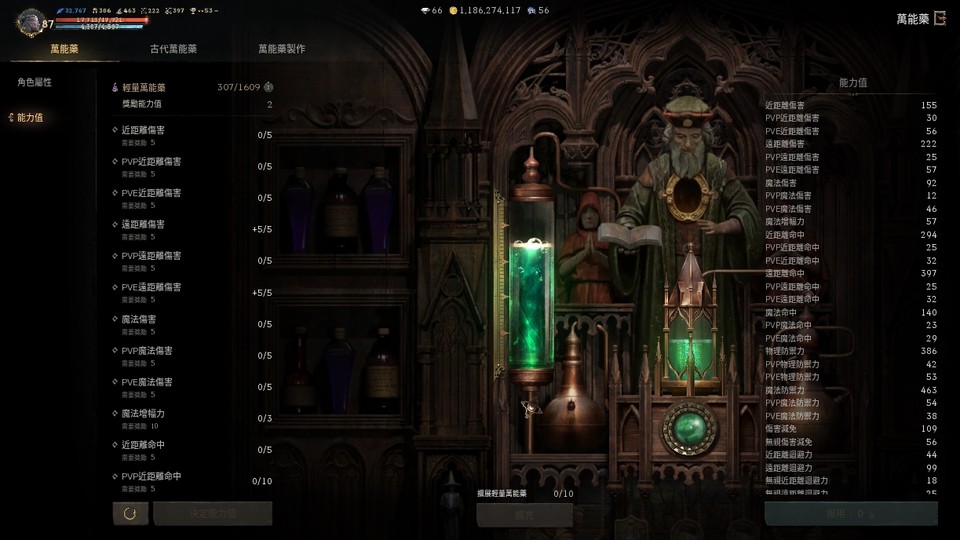Screen dimensions: 960x540
Task: Click the PVP遠距離傷害 stat row
Action: [x=192, y=260]
